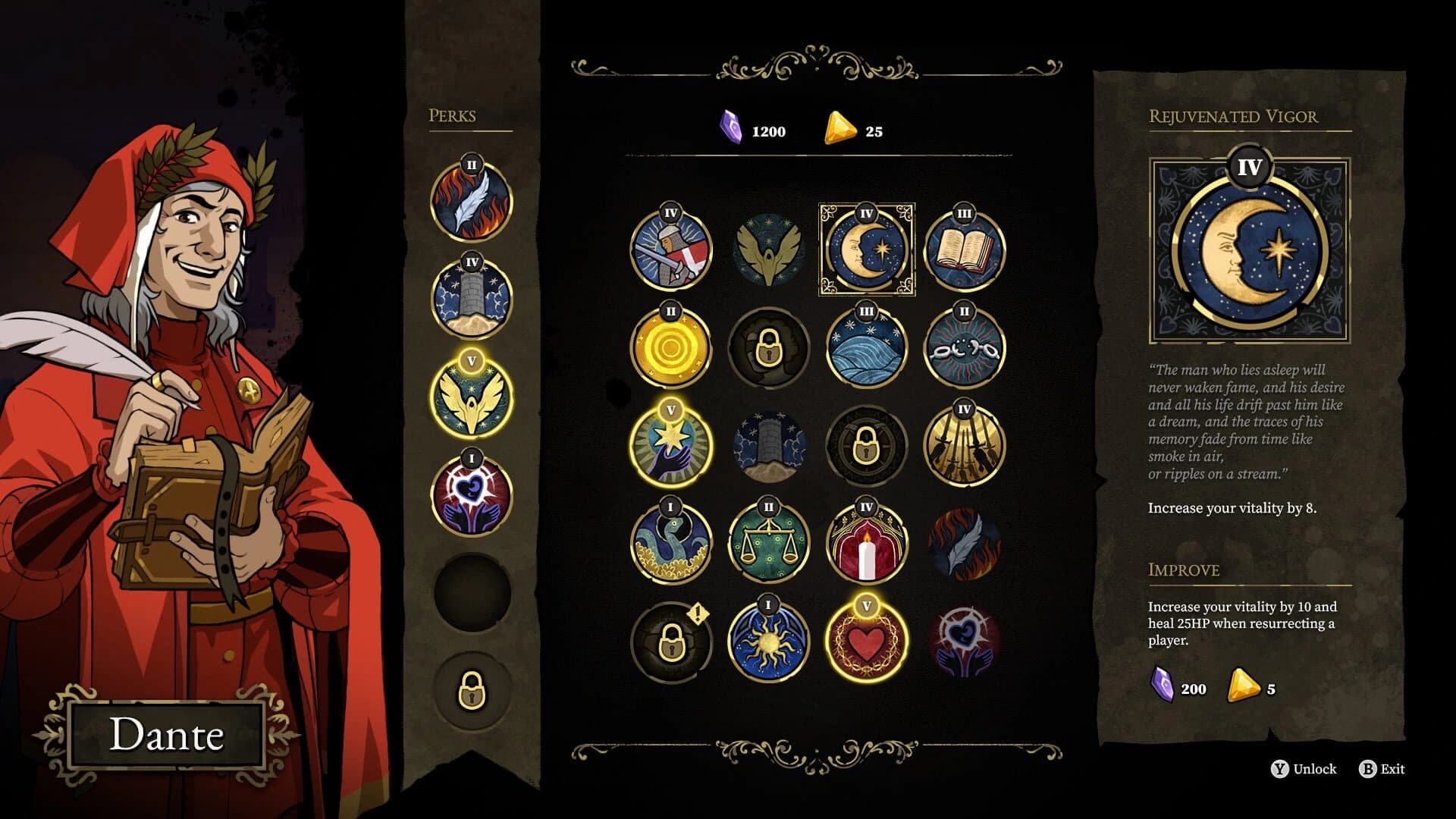1456x819 pixels.
Task: View the ocean waves perk rank III
Action: 867,347
